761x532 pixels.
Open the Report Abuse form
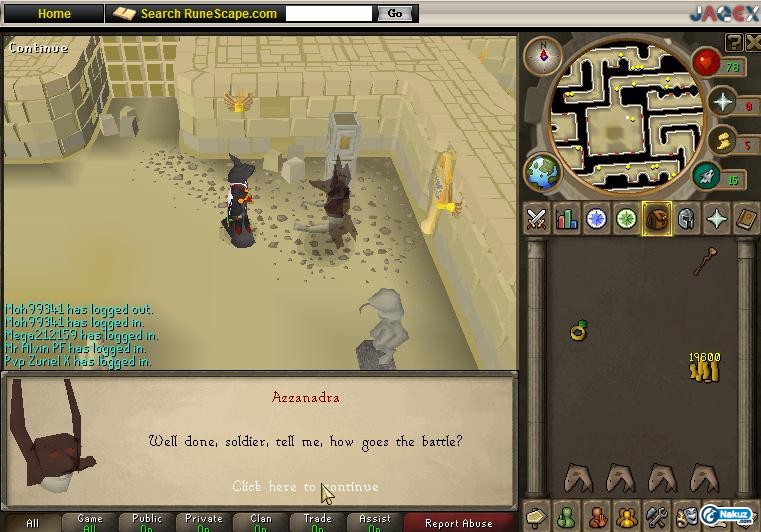click(x=458, y=522)
